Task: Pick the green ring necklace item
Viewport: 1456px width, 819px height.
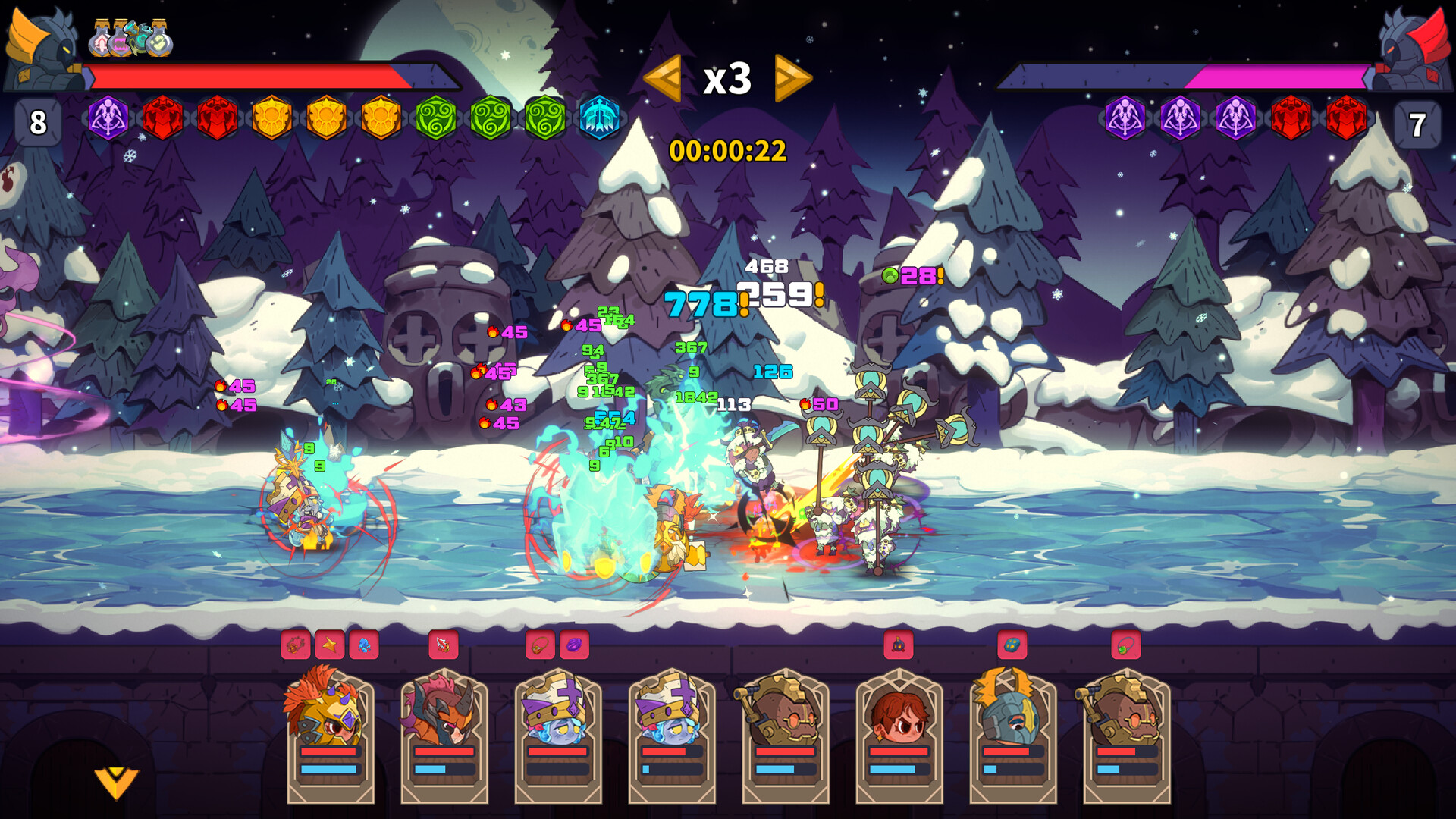Action: coord(1127,645)
